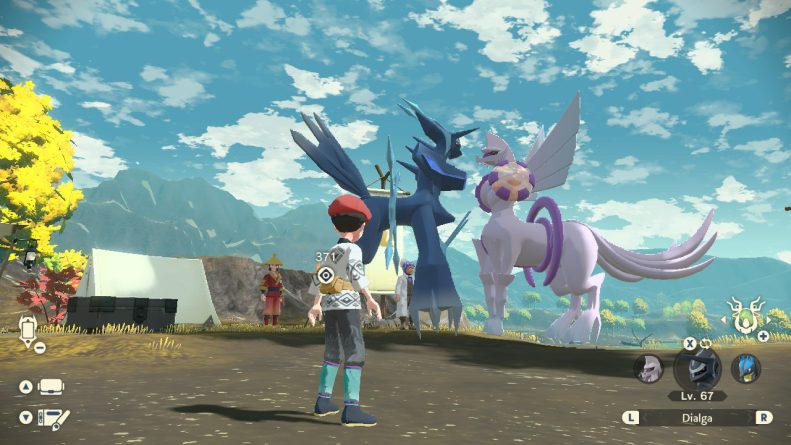Screen dimensions: 791x445
Task: Open the Pokédex notebook and pen icon
Action: point(52,418)
